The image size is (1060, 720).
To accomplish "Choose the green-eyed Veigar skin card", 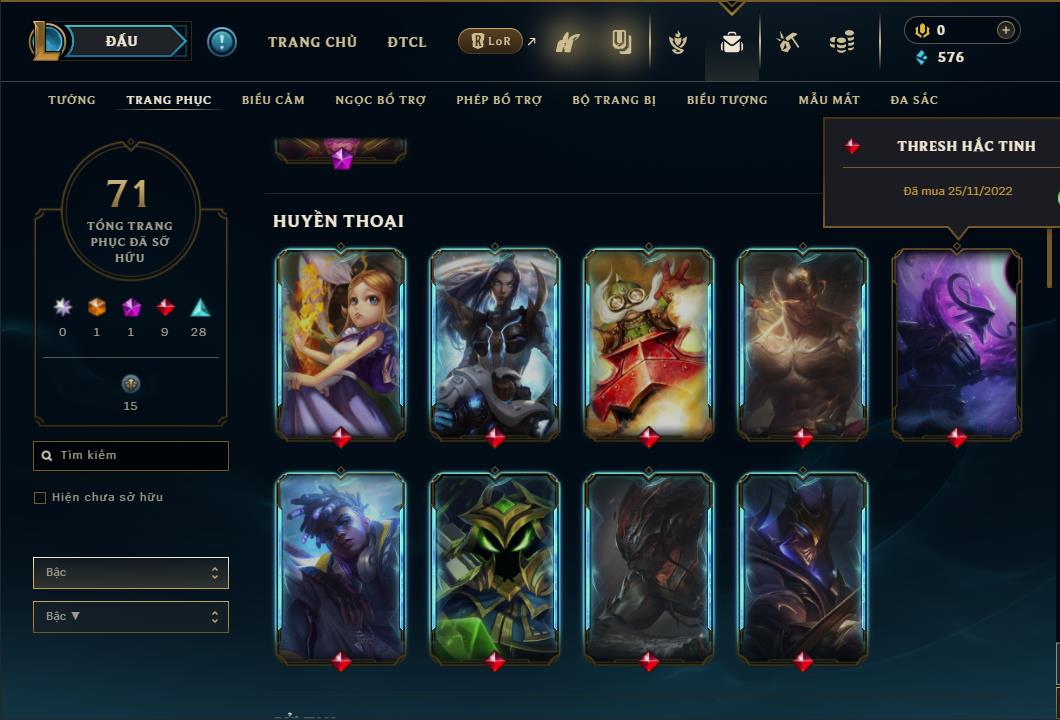I will click(x=495, y=567).
